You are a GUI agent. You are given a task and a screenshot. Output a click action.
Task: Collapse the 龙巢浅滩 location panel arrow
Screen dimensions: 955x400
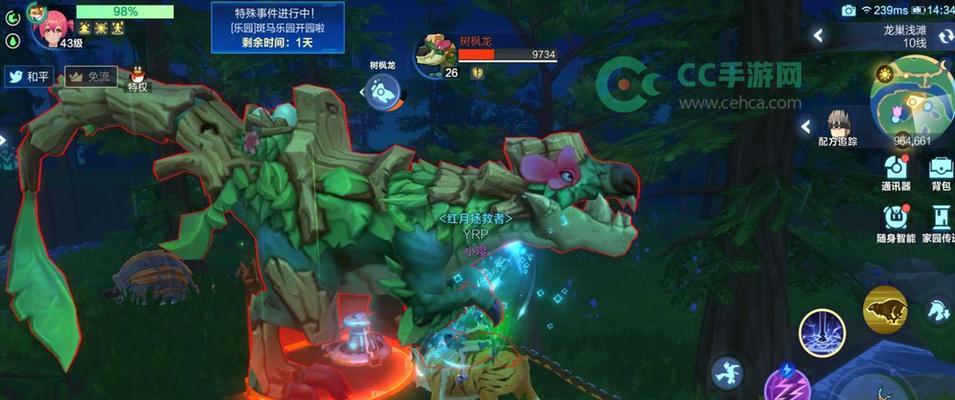[x=818, y=36]
